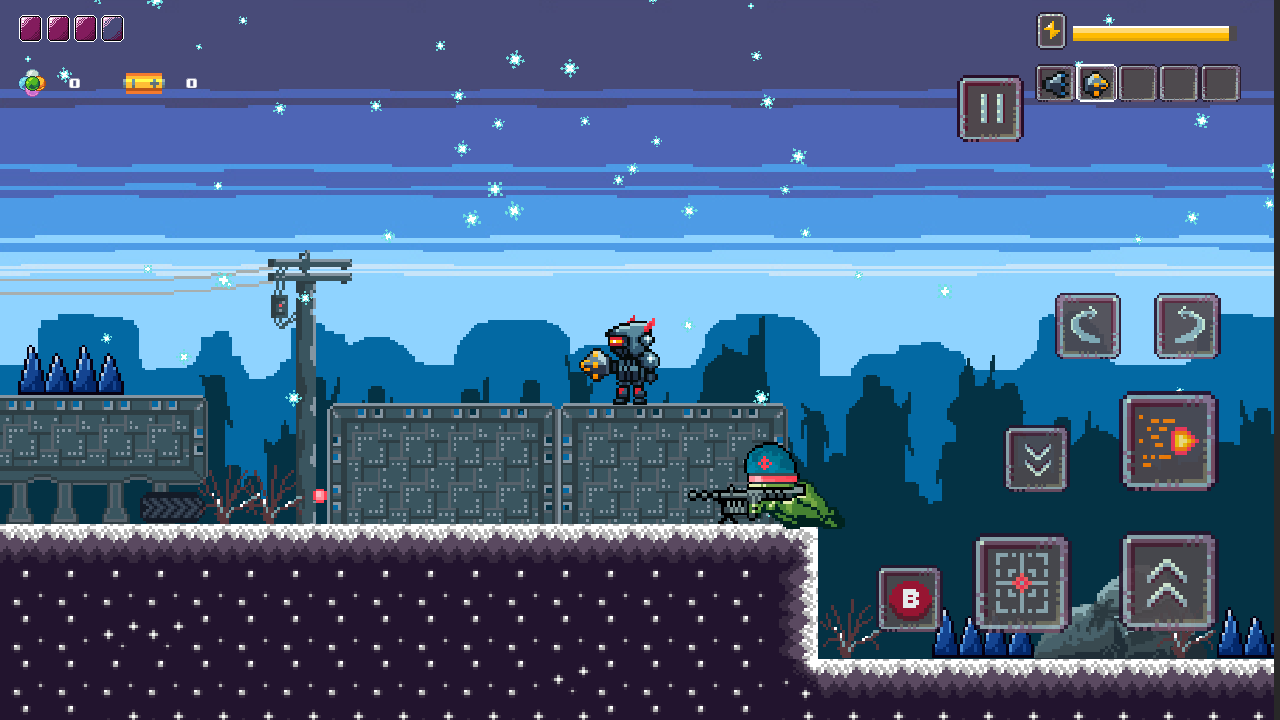Viewport: 1280px width, 720px height.
Task: Tap the last empty weapon slot
Action: [1220, 83]
